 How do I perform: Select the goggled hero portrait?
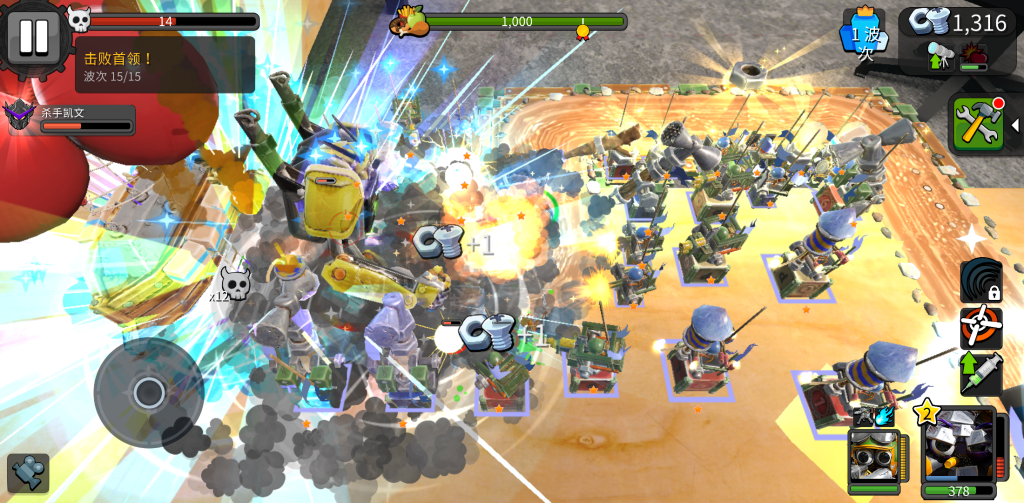[873, 456]
